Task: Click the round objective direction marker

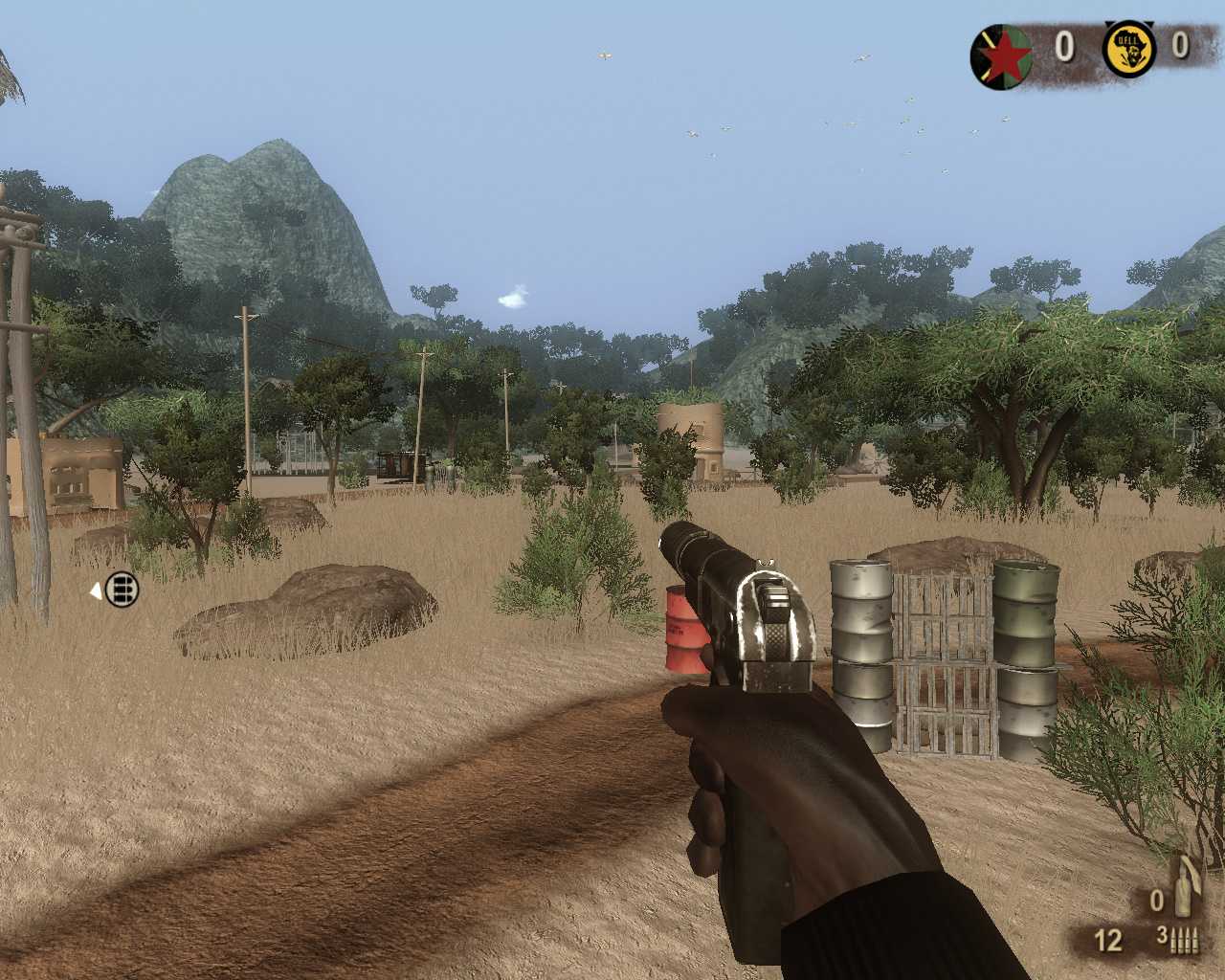Action: pyautogui.click(x=121, y=589)
